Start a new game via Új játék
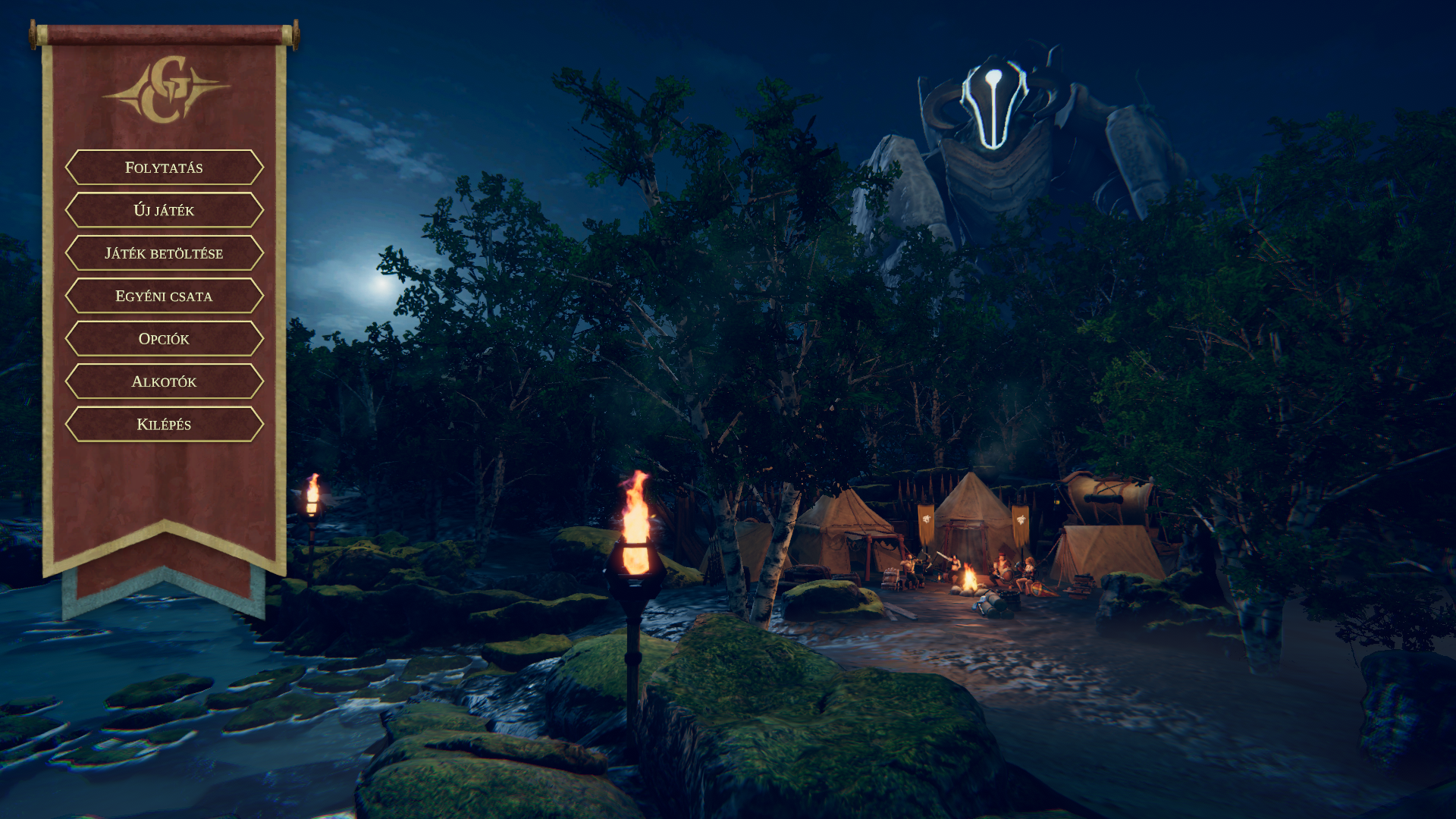The image size is (1456, 819). pyautogui.click(x=164, y=210)
